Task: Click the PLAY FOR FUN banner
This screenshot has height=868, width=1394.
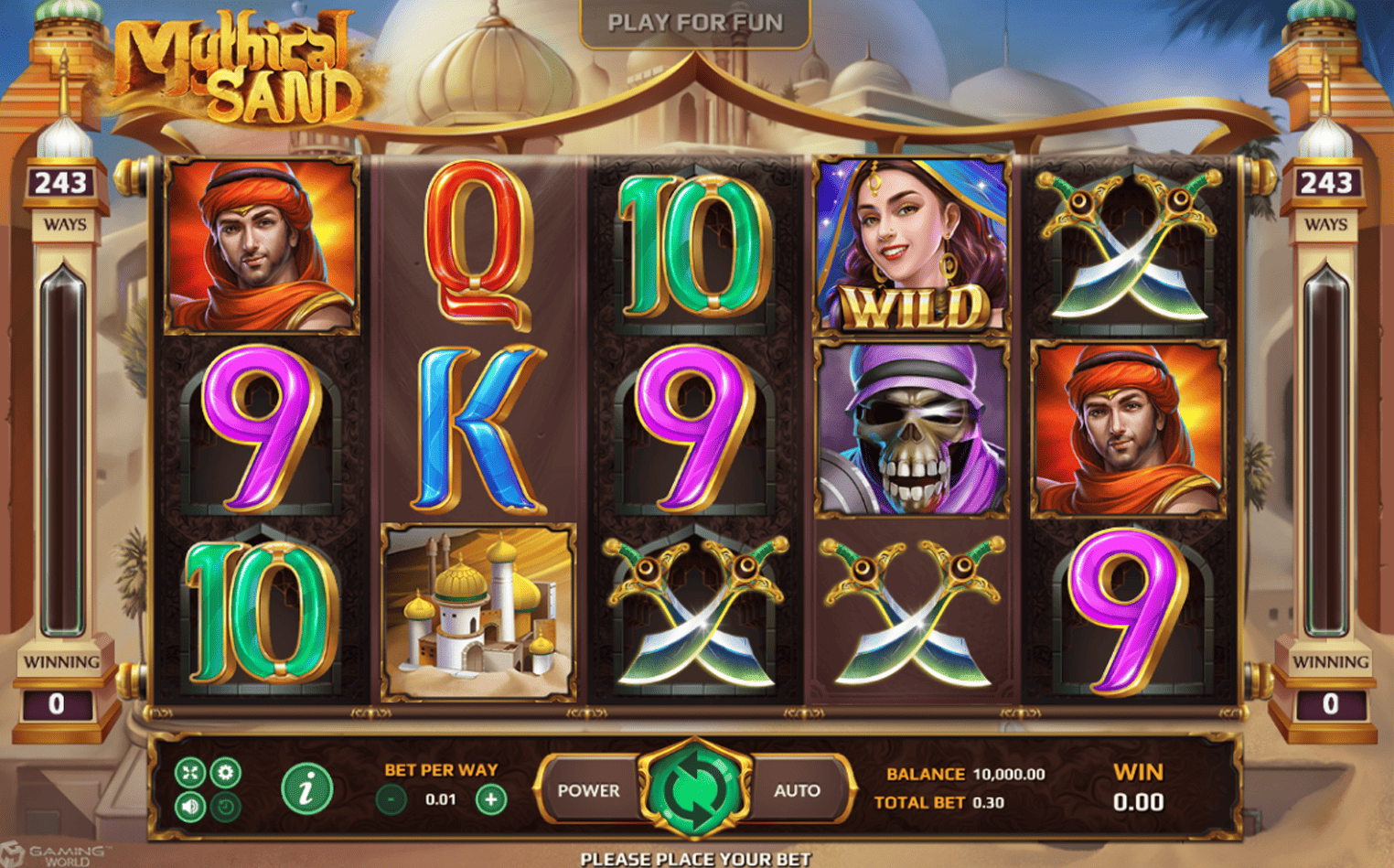Action: click(x=695, y=23)
